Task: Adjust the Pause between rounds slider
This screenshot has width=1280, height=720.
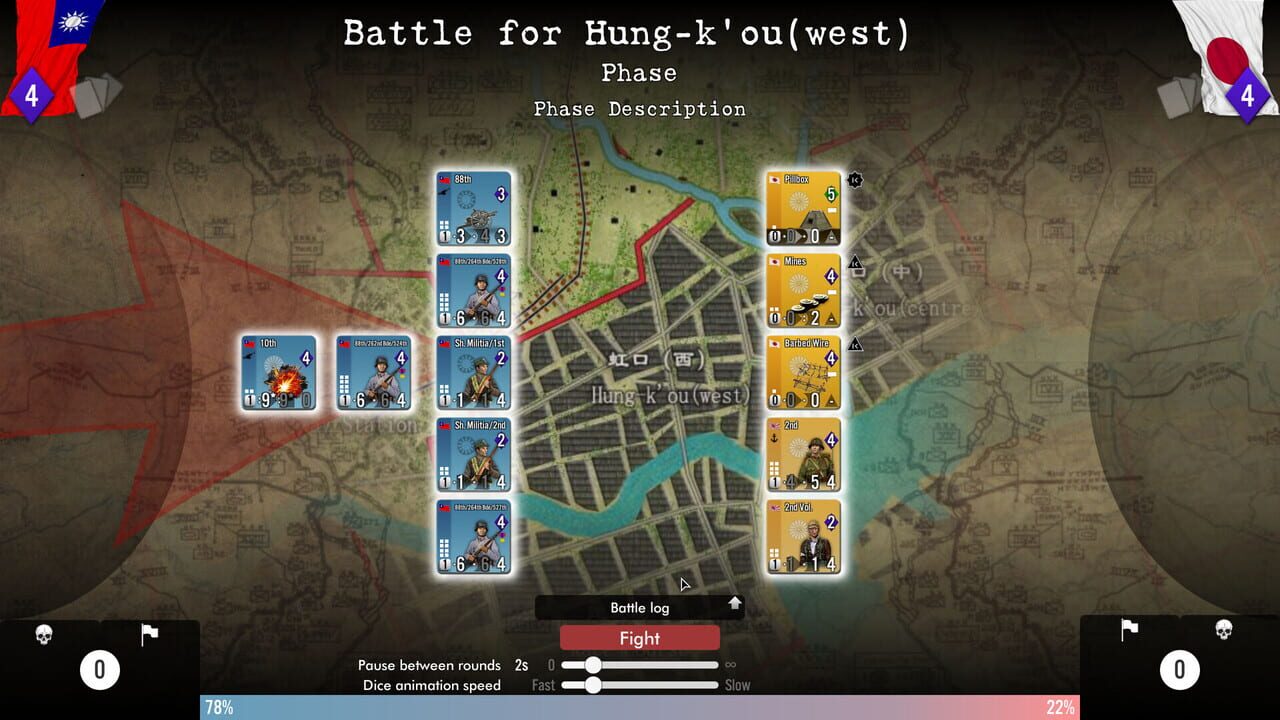Action: pos(593,664)
